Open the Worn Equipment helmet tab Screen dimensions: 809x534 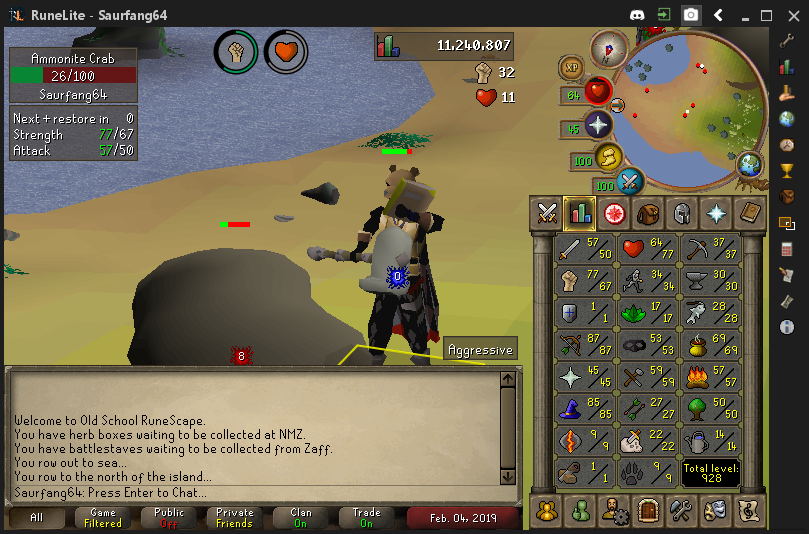click(x=681, y=212)
